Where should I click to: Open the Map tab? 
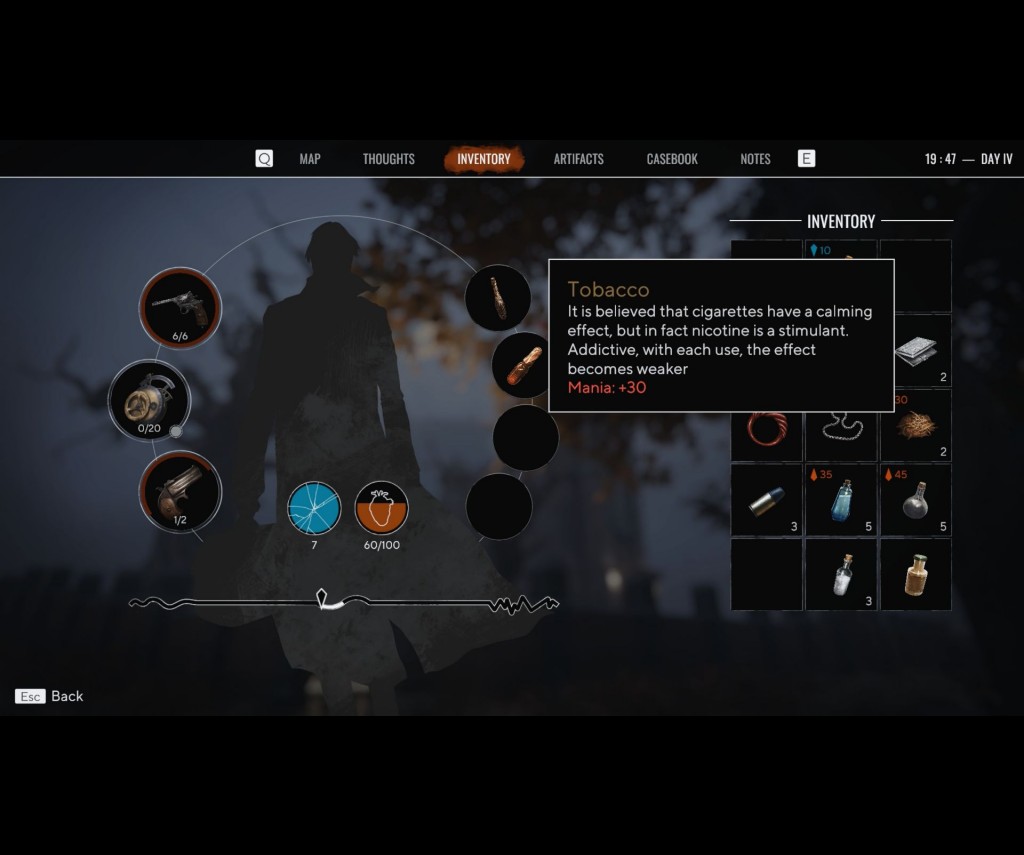coord(310,159)
